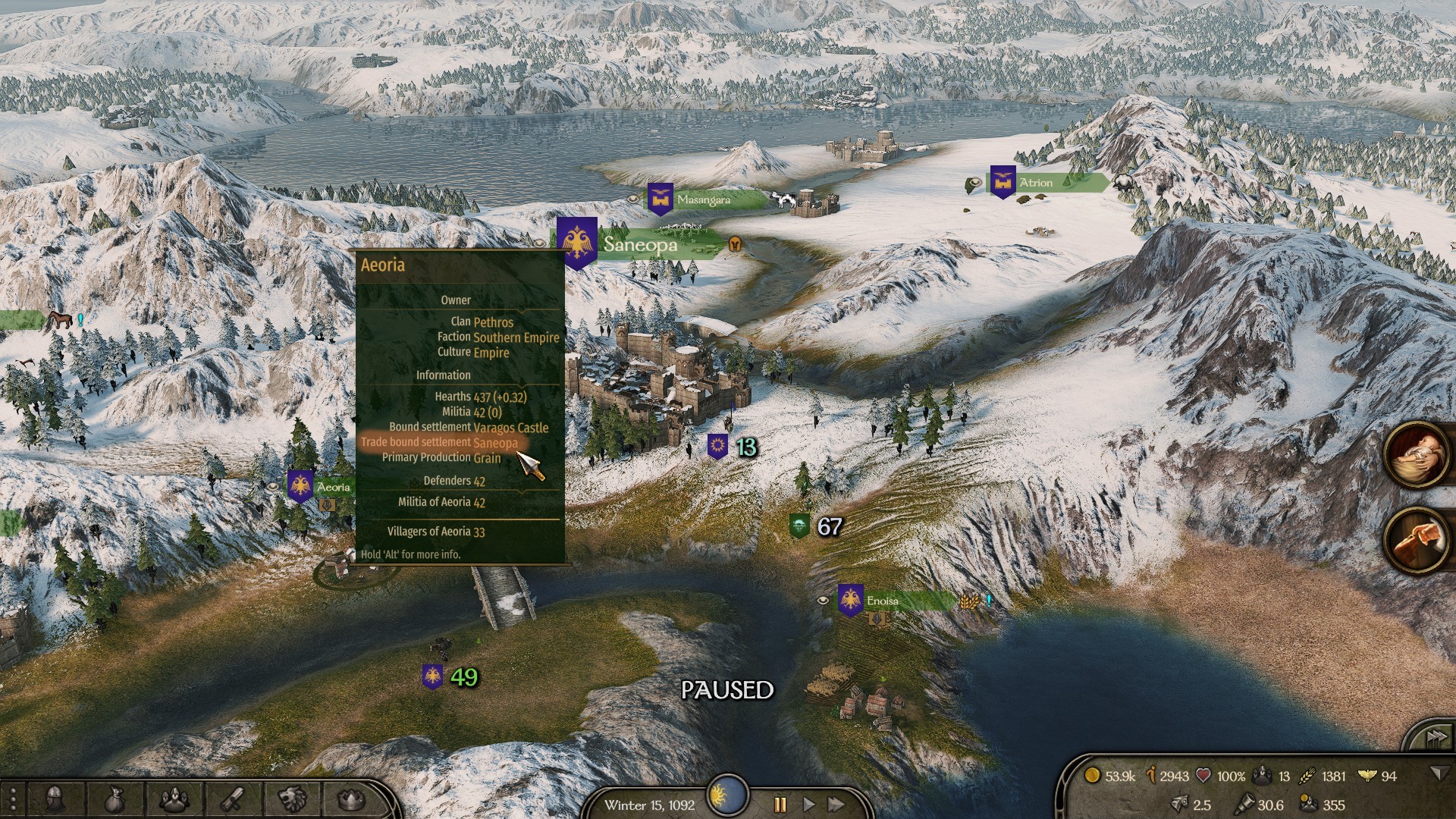The height and width of the screenshot is (819, 1456).
Task: Toggle the triple-arrow button above the info bar
Action: 1435,737
